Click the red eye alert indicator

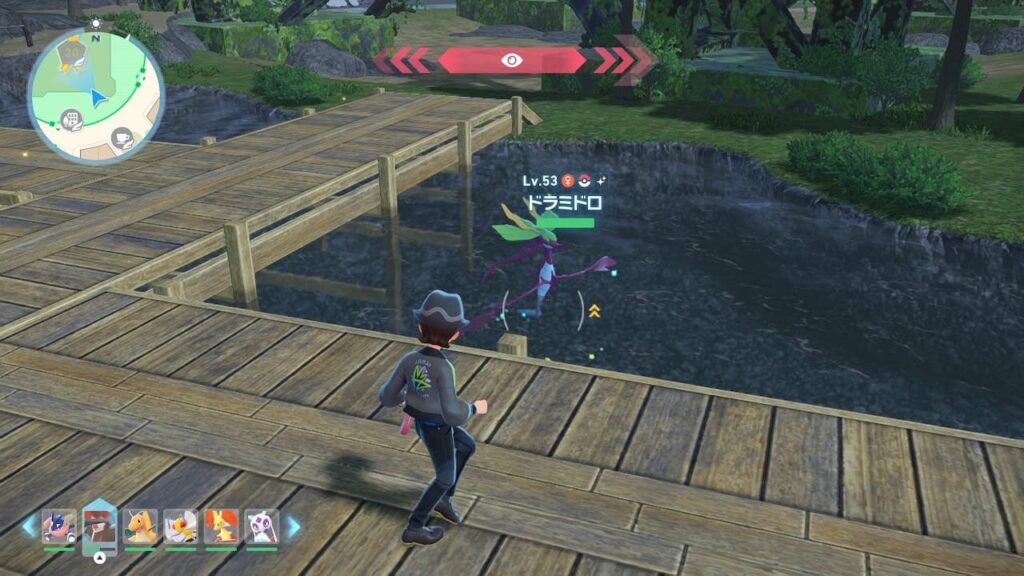pyautogui.click(x=511, y=60)
